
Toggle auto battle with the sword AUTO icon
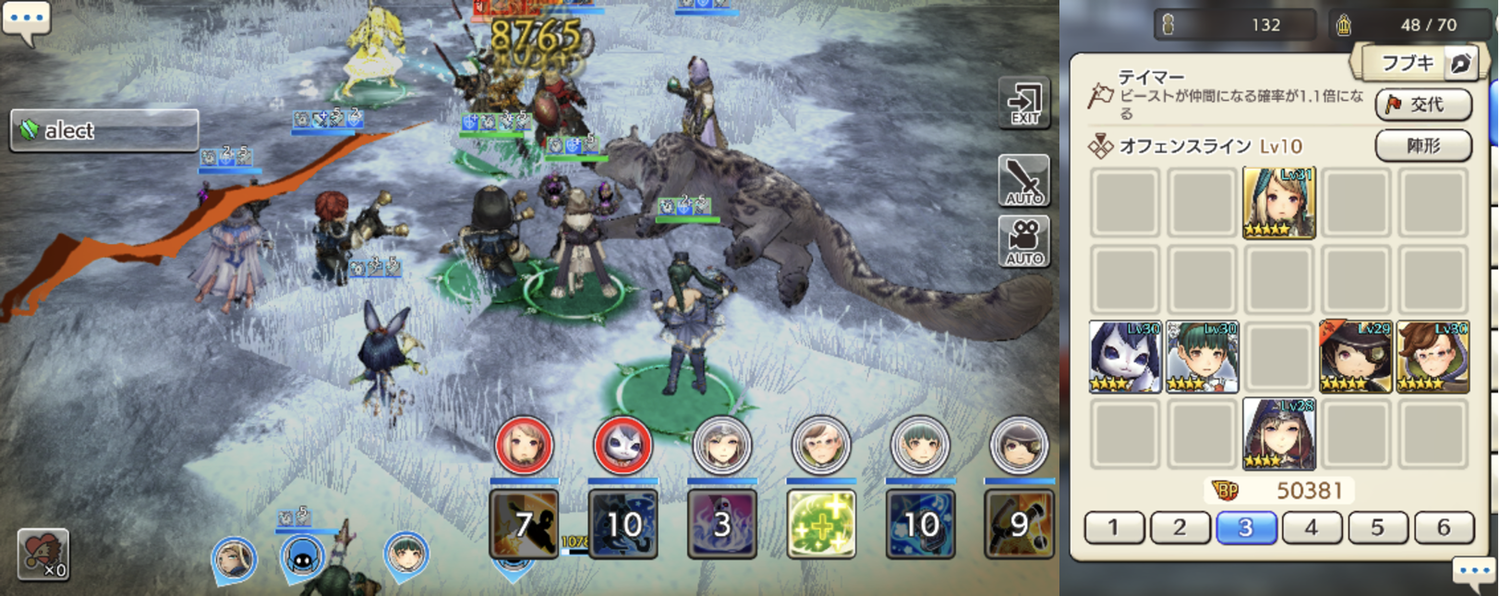click(x=1024, y=181)
